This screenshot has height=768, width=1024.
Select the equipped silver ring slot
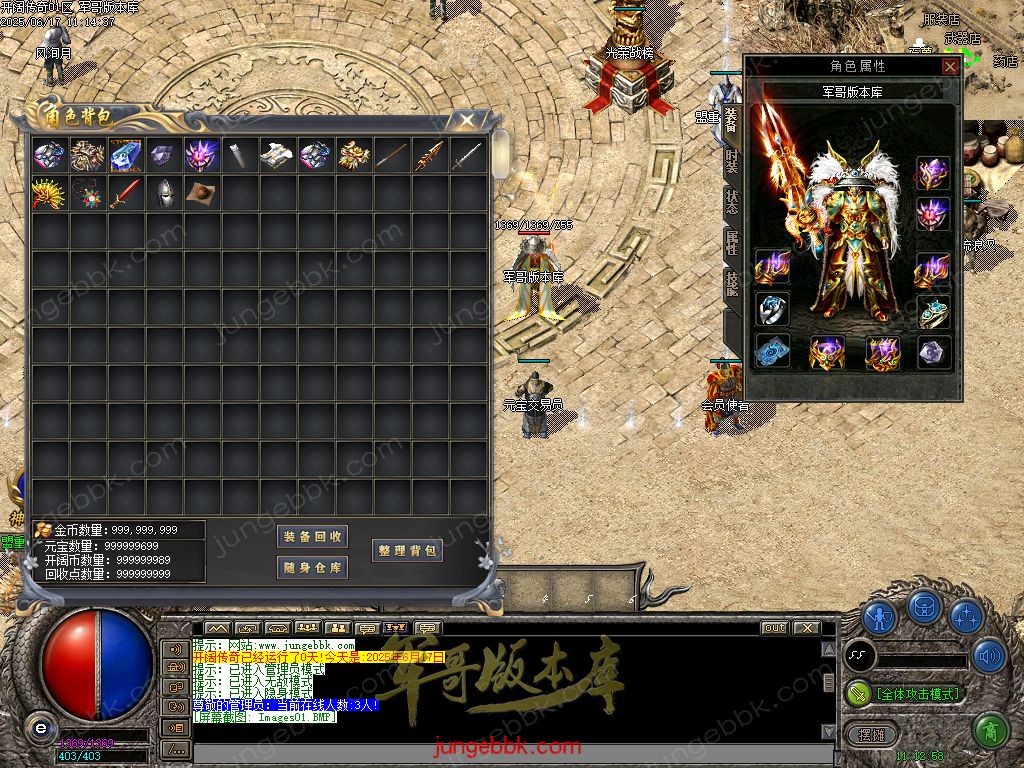773,310
